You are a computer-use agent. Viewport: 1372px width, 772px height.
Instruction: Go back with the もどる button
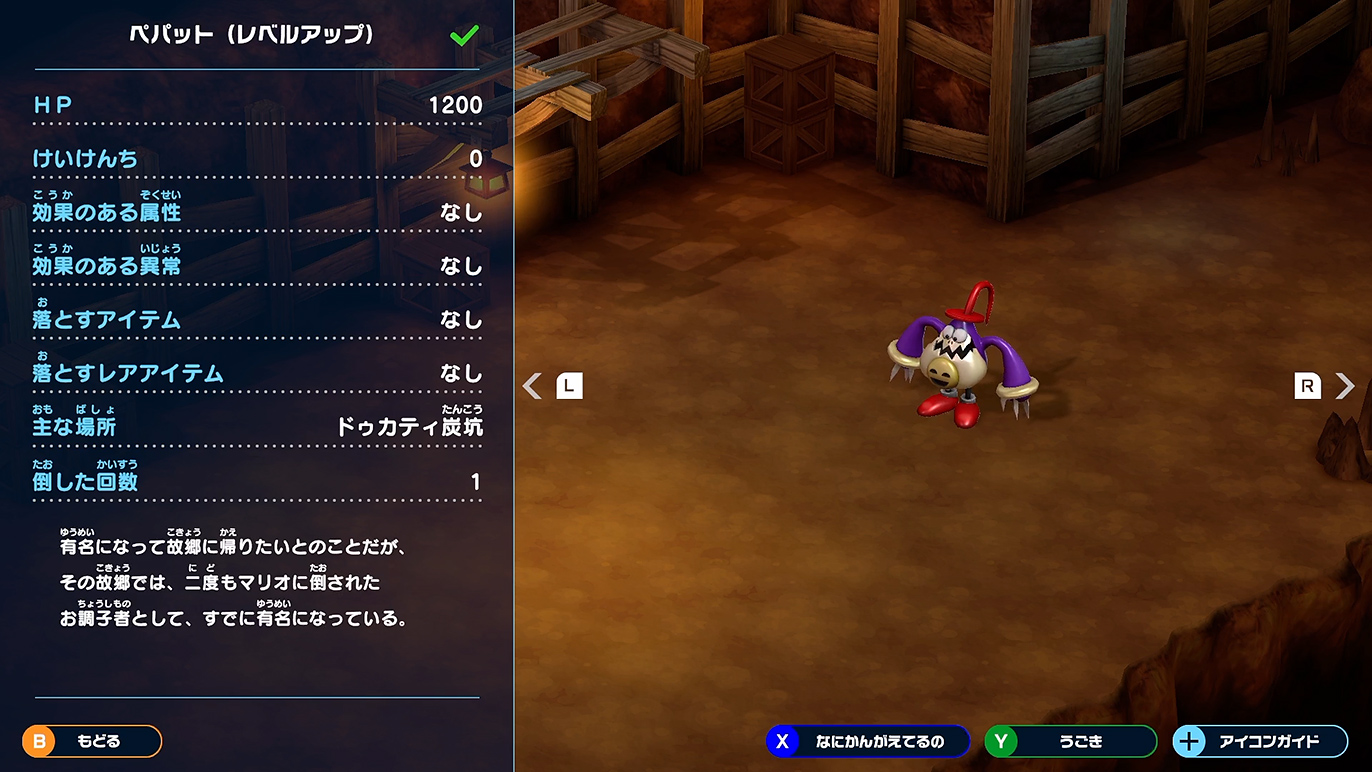tap(92, 741)
